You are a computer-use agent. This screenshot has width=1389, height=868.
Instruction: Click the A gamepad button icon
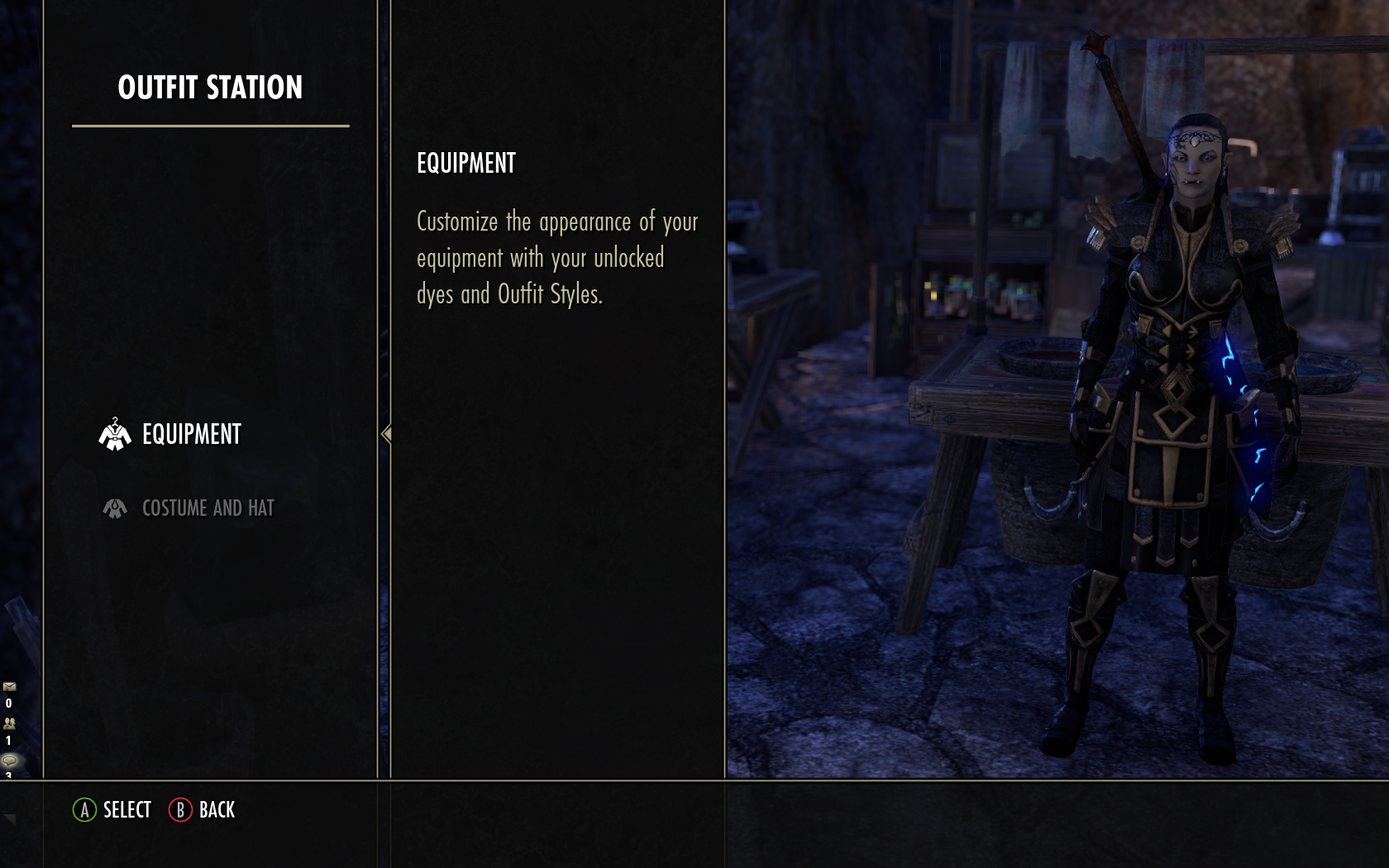tap(84, 810)
